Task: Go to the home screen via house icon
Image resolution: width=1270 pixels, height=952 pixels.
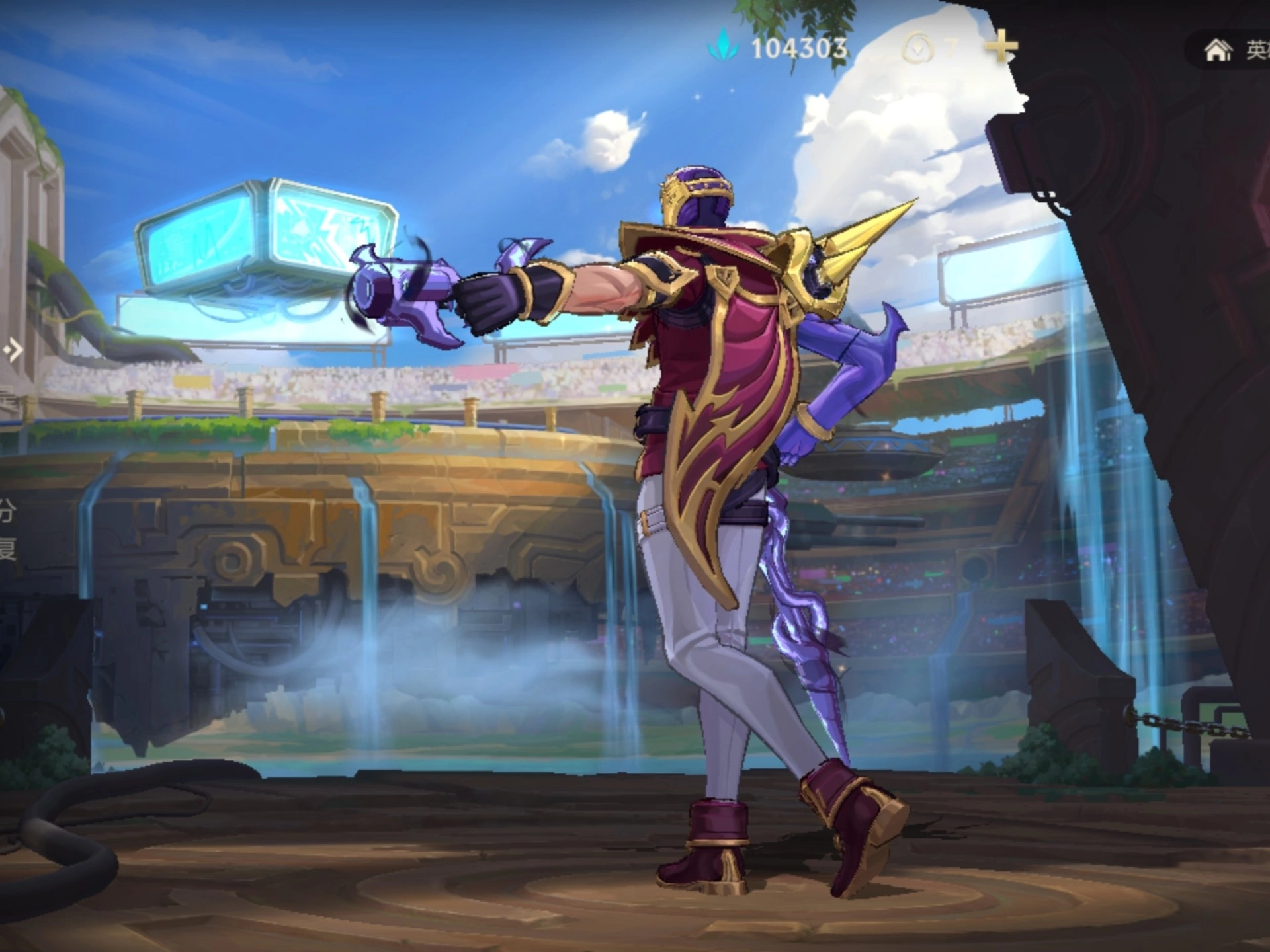Action: tap(1218, 50)
